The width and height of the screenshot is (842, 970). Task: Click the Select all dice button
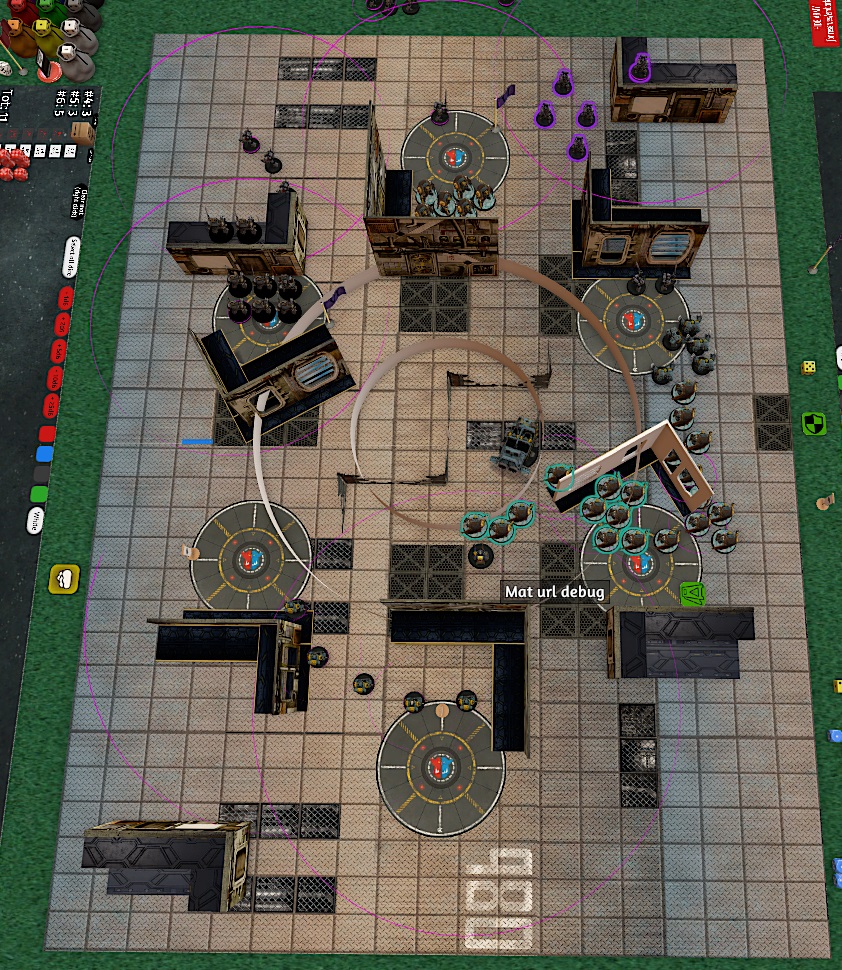[73, 255]
